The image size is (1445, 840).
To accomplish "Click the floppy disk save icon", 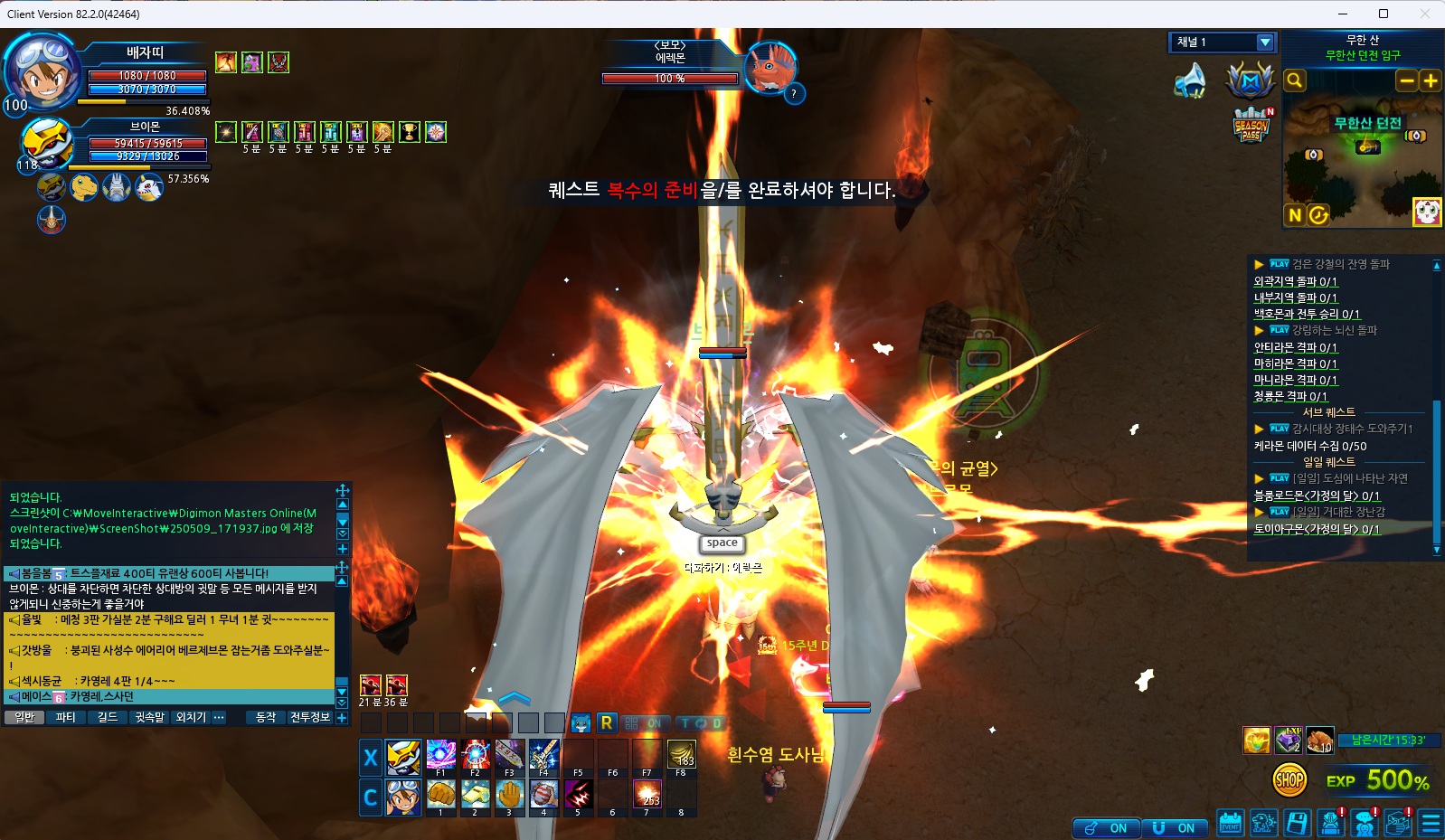I will pos(1297,824).
